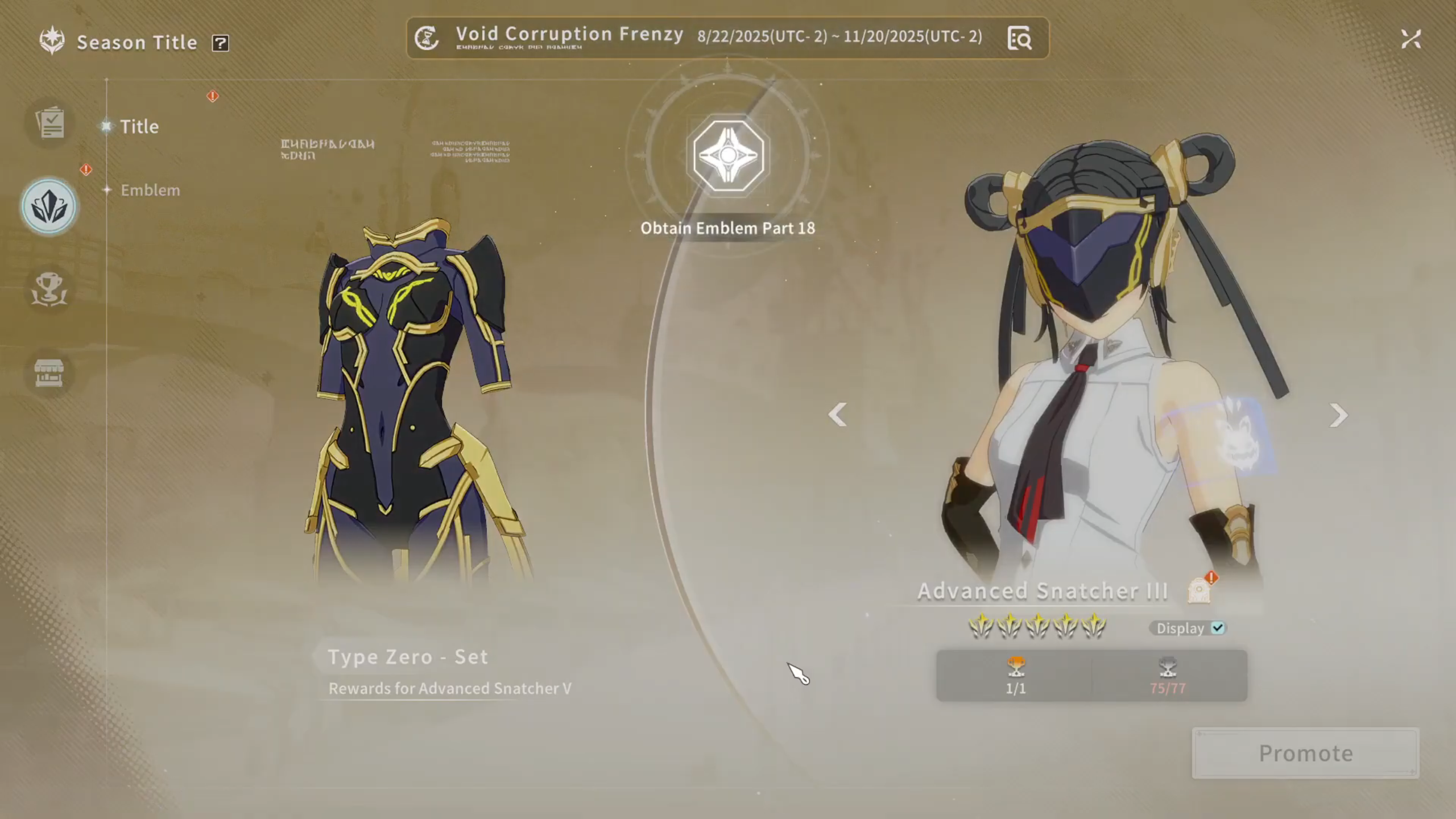Open the Season Title help question mark

(x=220, y=43)
